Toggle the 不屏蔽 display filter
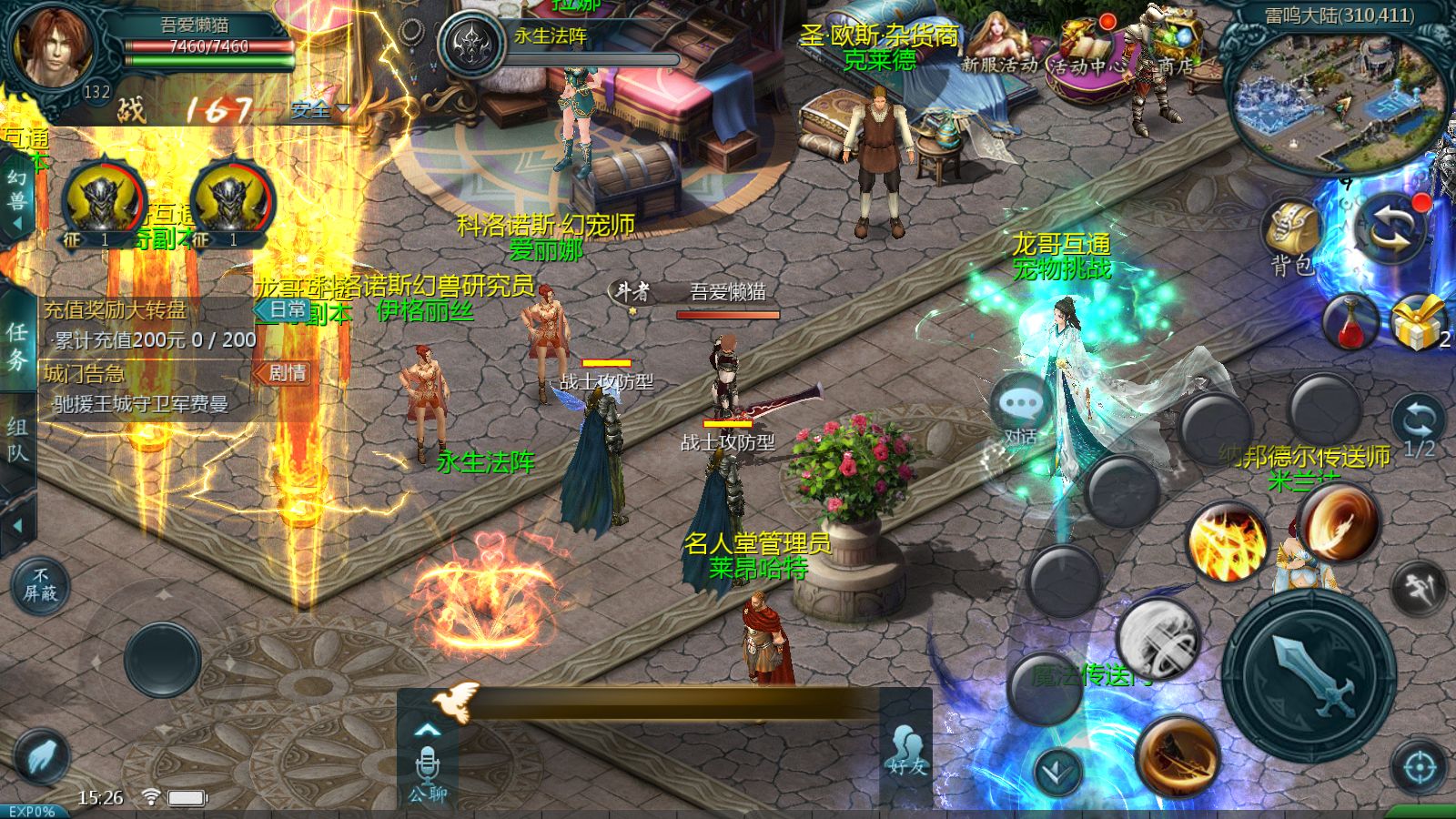1456x819 pixels. (x=40, y=585)
